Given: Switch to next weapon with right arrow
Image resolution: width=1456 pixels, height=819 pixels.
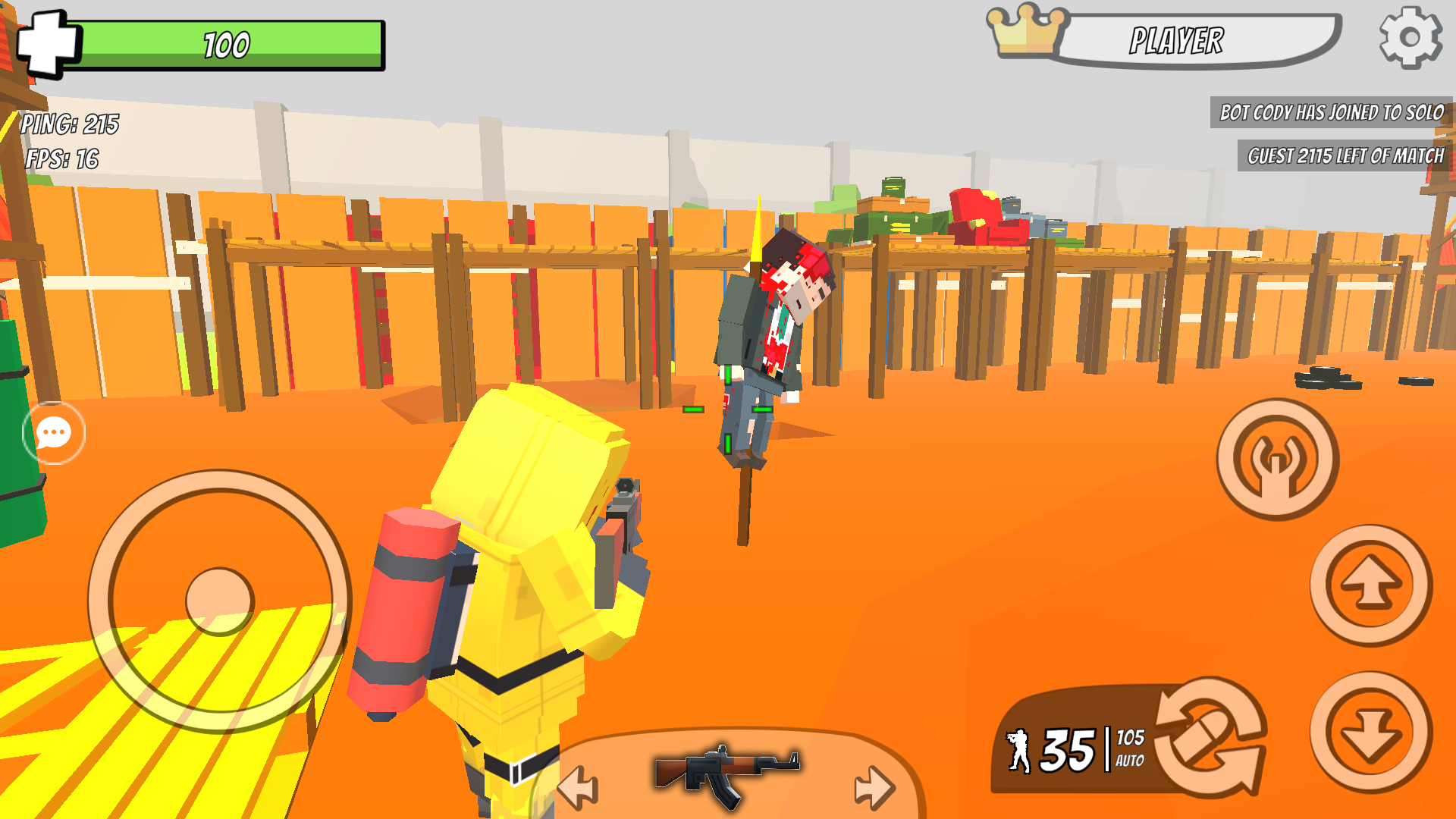Looking at the screenshot, I should (x=874, y=786).
